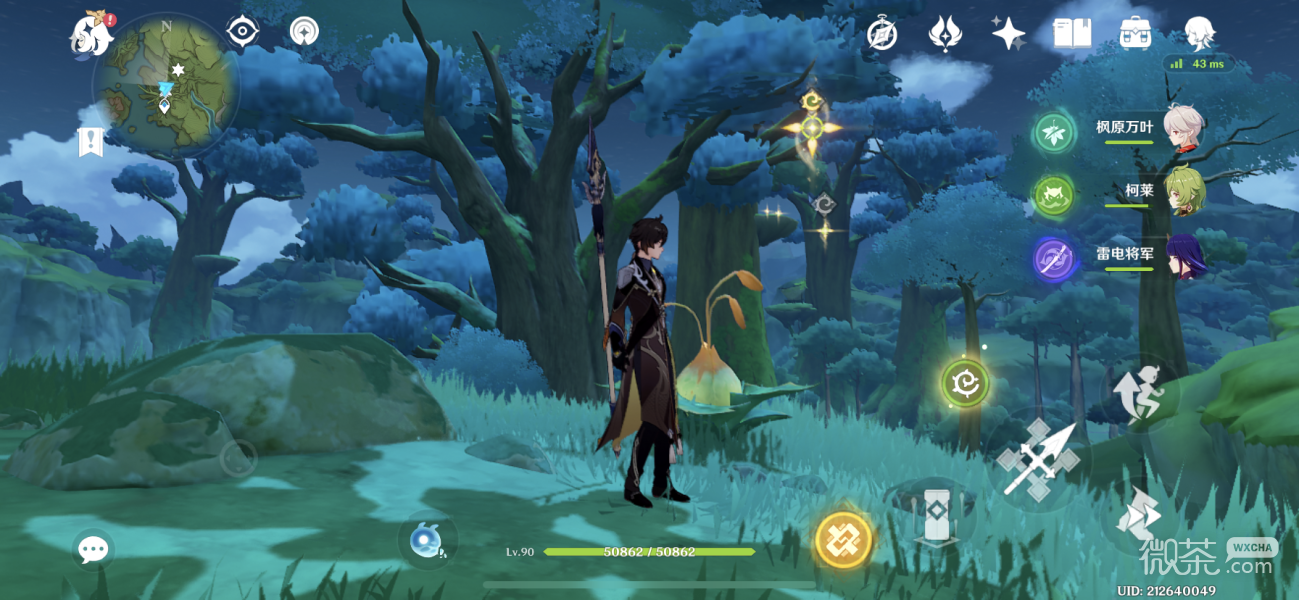Screen dimensions: 1299x600
Task: Open the quest marker icon below the minimap
Action: [91, 142]
